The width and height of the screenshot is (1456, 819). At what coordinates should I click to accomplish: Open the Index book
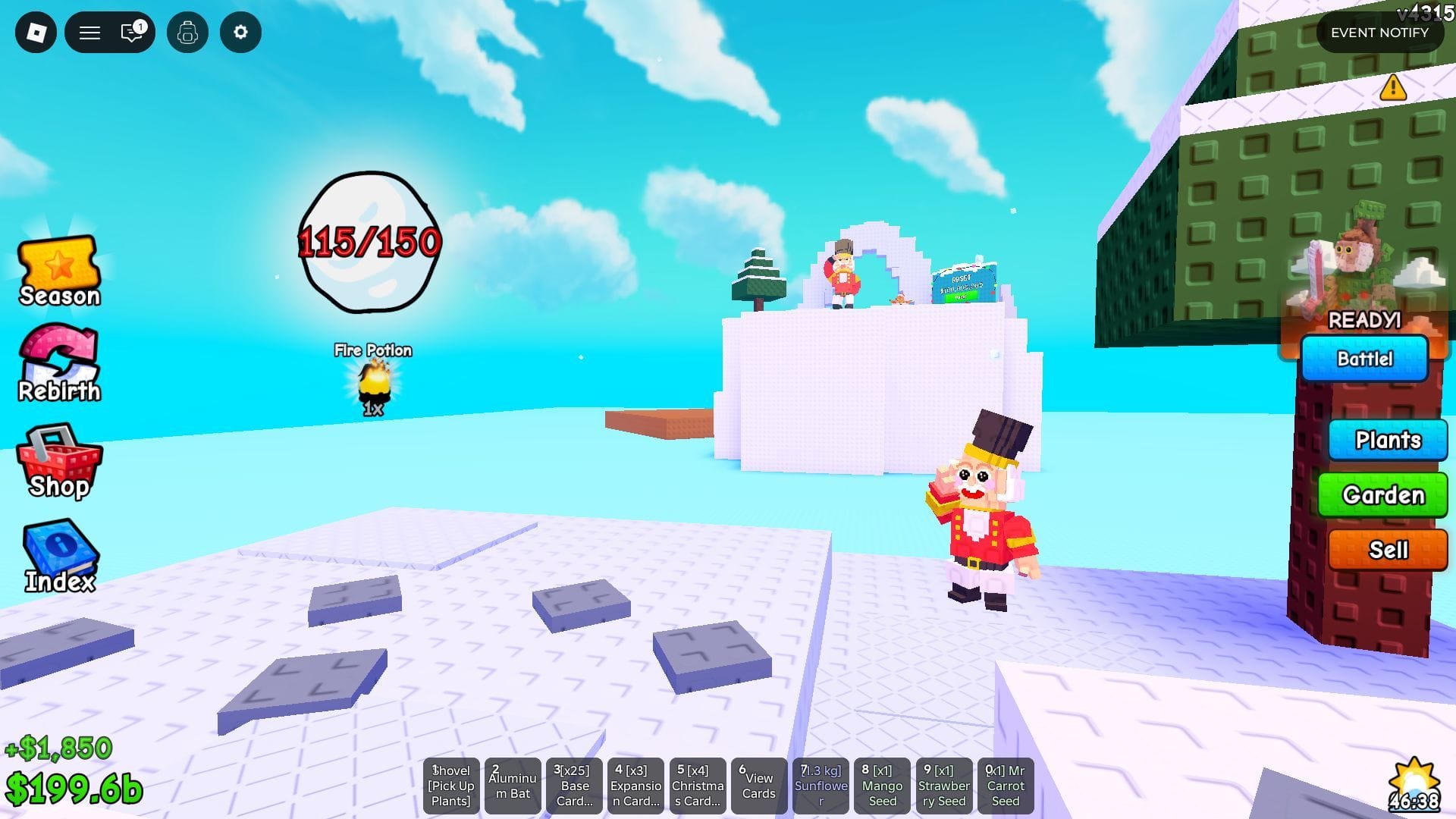tap(59, 554)
